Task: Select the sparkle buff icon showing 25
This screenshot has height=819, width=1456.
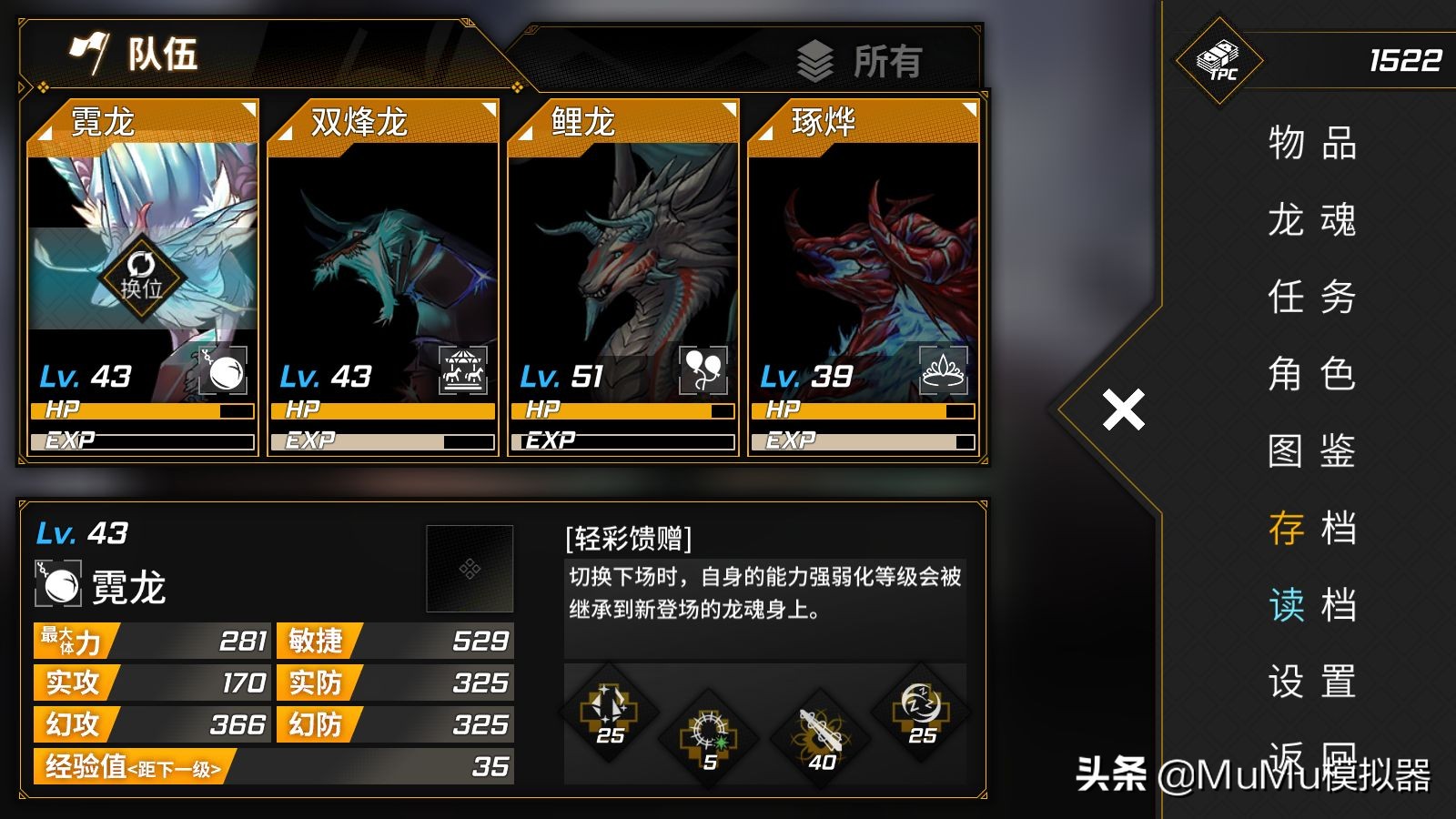Action: click(x=612, y=716)
